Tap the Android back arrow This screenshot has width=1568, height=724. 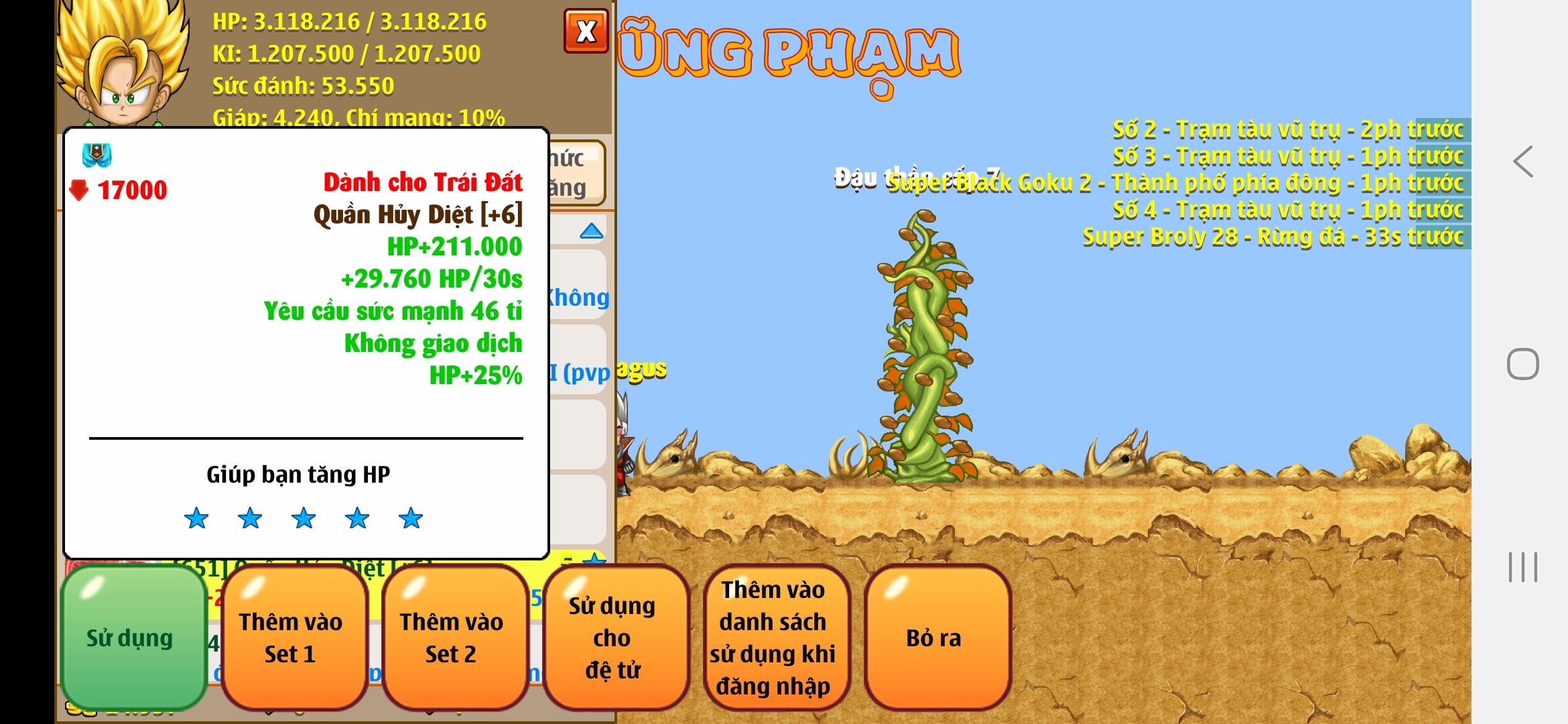pos(1521,161)
